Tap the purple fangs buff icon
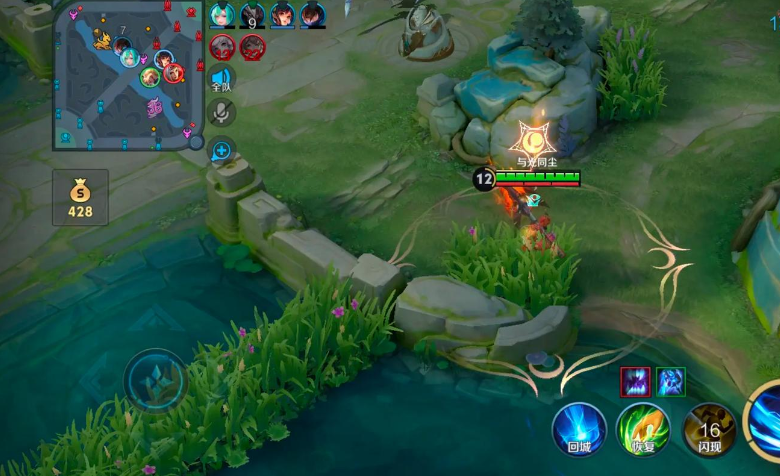This screenshot has height=476, width=780. point(636,381)
